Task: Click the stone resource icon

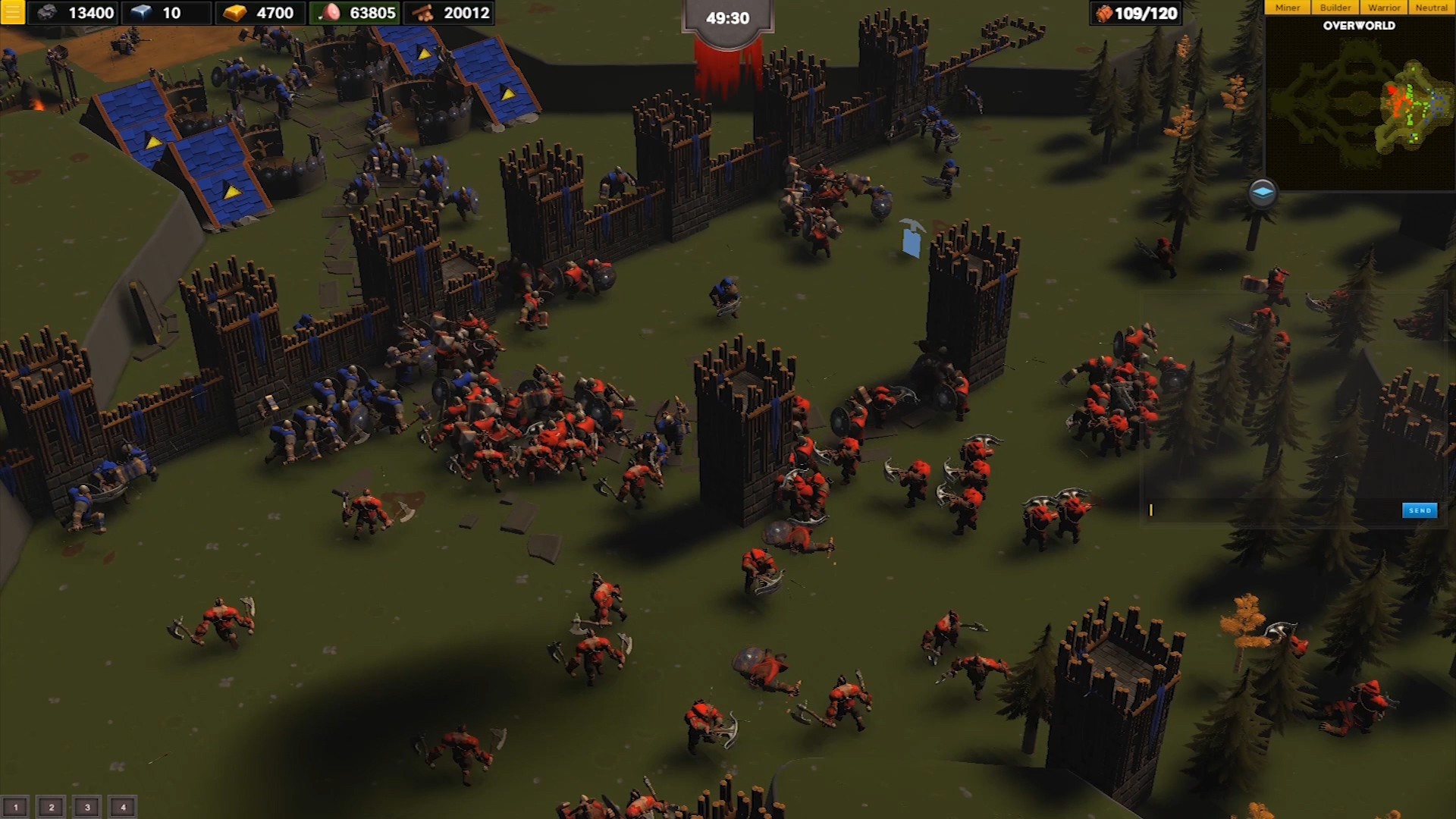Action: pos(47,12)
